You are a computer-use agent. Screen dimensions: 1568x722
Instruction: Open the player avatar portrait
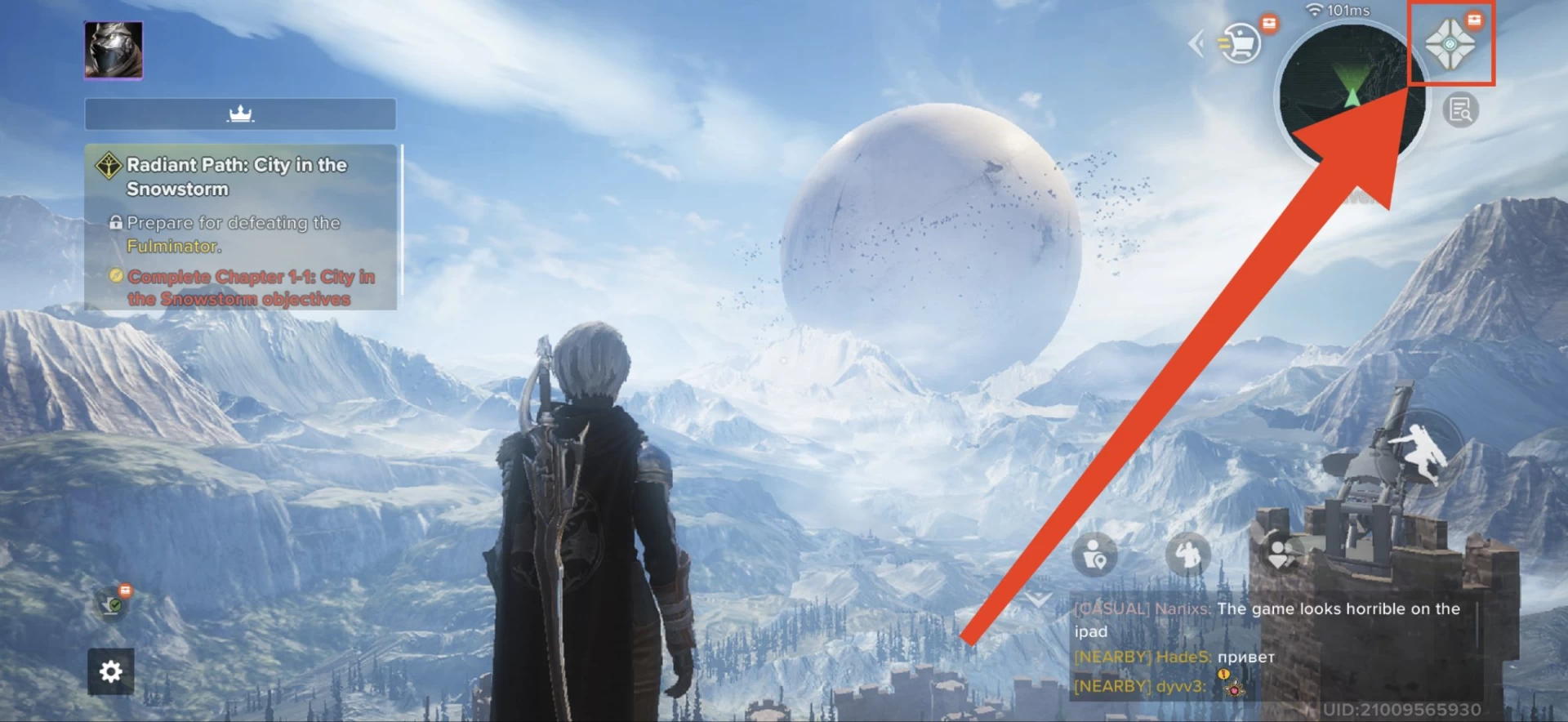(114, 50)
